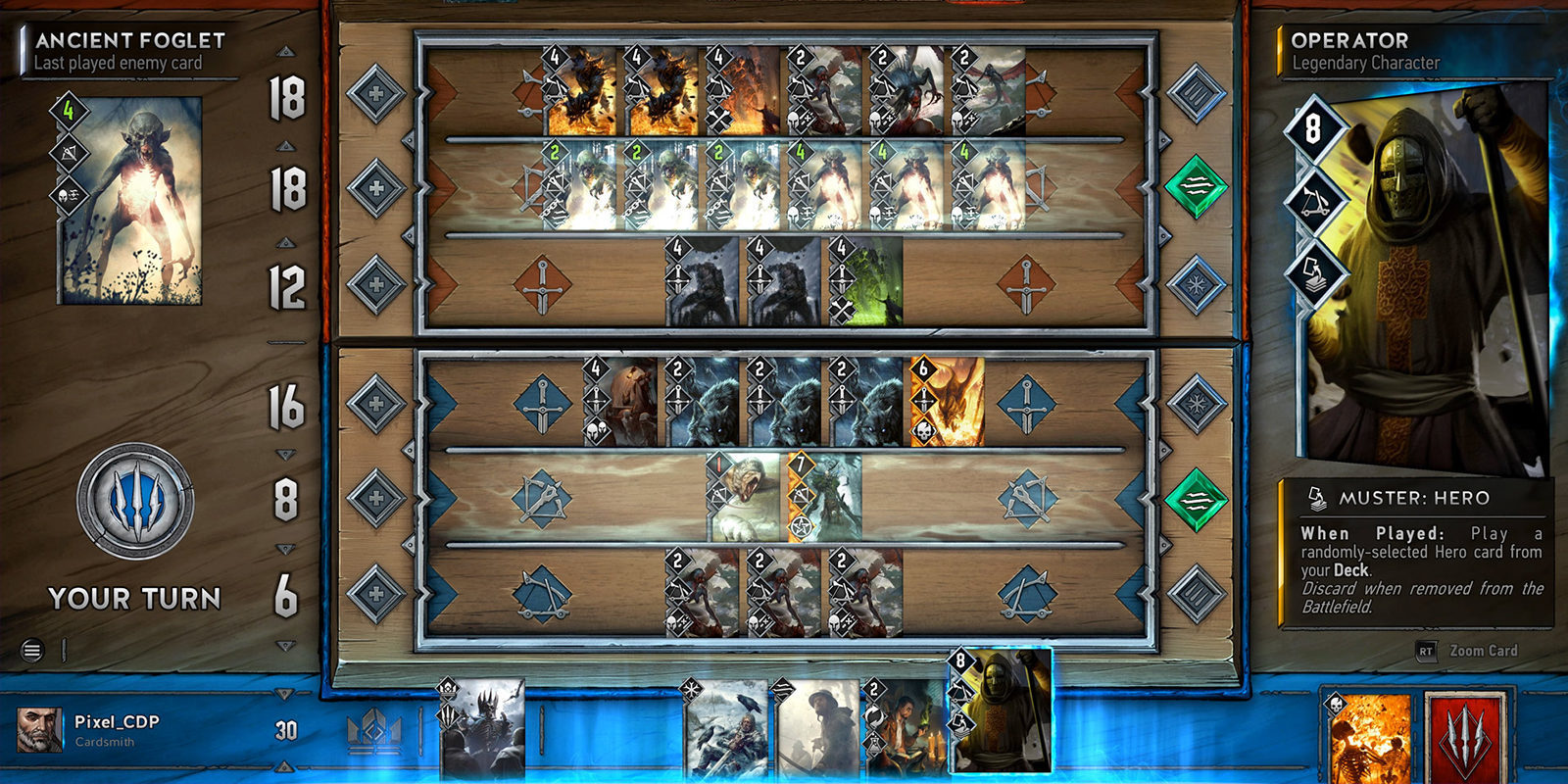The image size is (1568, 784).
Task: Open the hamburger game menu
Action: [x=30, y=649]
